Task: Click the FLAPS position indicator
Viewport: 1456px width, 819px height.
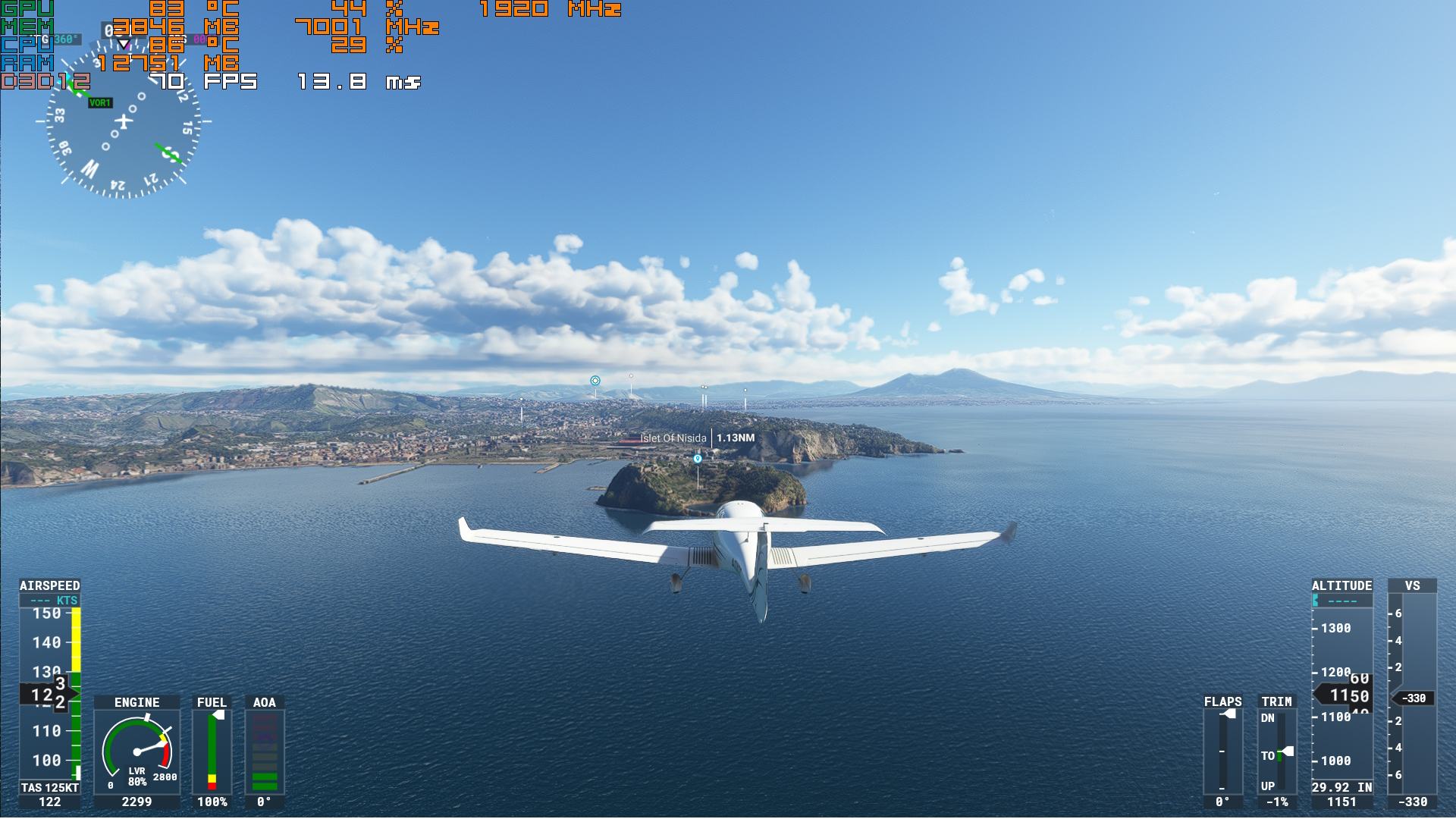Action: [1222, 752]
